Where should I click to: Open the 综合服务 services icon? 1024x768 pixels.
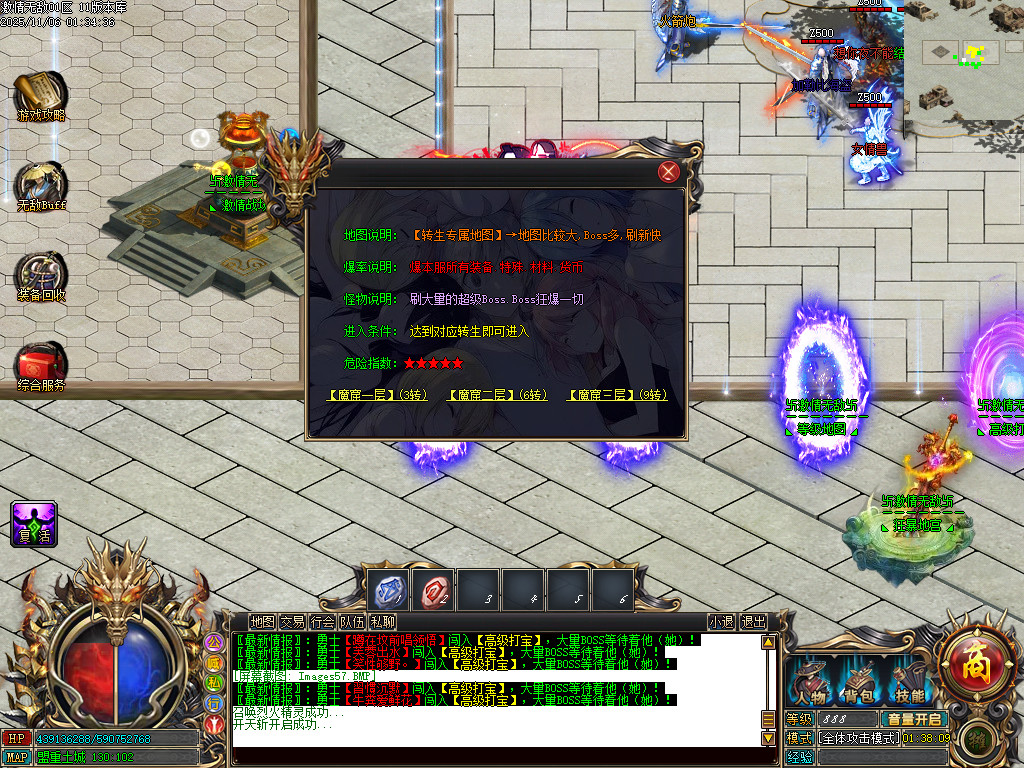click(x=41, y=364)
